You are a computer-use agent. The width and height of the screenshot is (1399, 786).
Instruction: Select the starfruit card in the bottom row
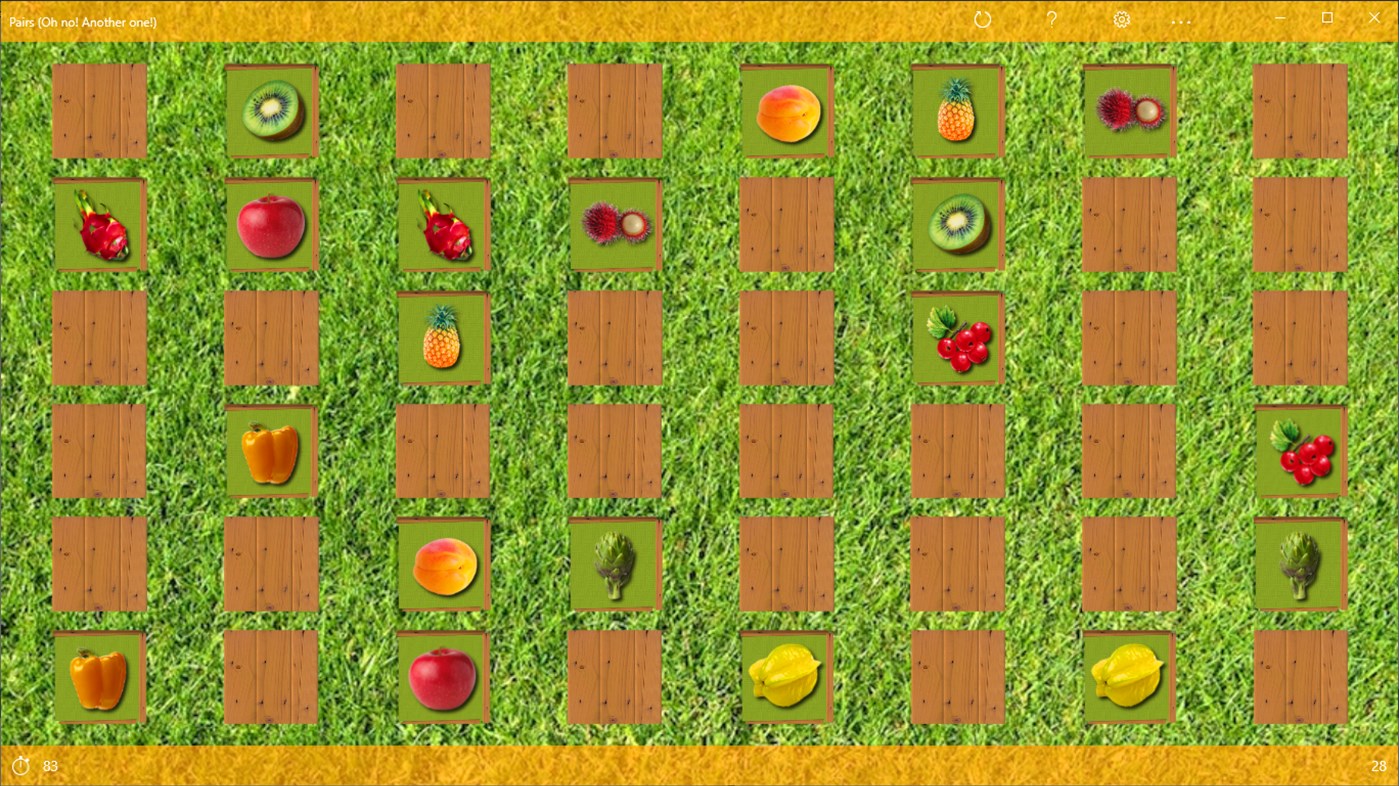click(x=786, y=676)
